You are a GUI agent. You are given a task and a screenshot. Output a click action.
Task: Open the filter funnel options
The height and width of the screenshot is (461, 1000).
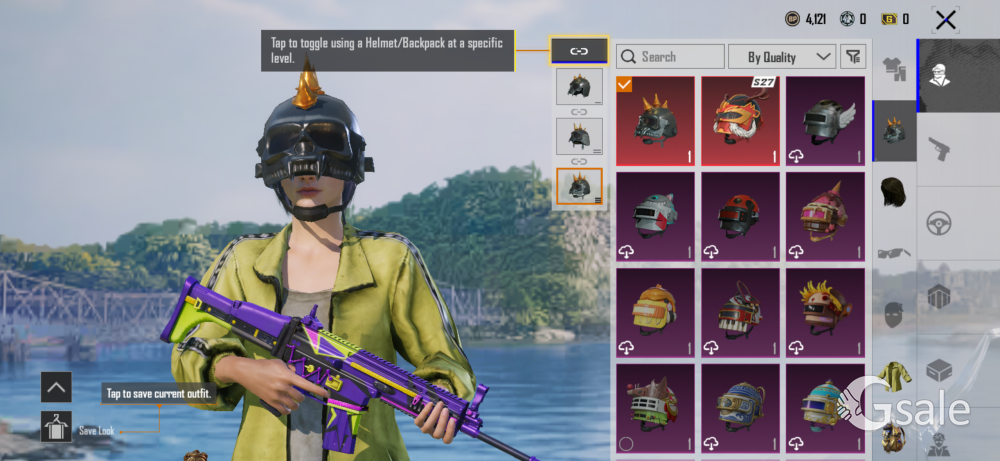[852, 57]
